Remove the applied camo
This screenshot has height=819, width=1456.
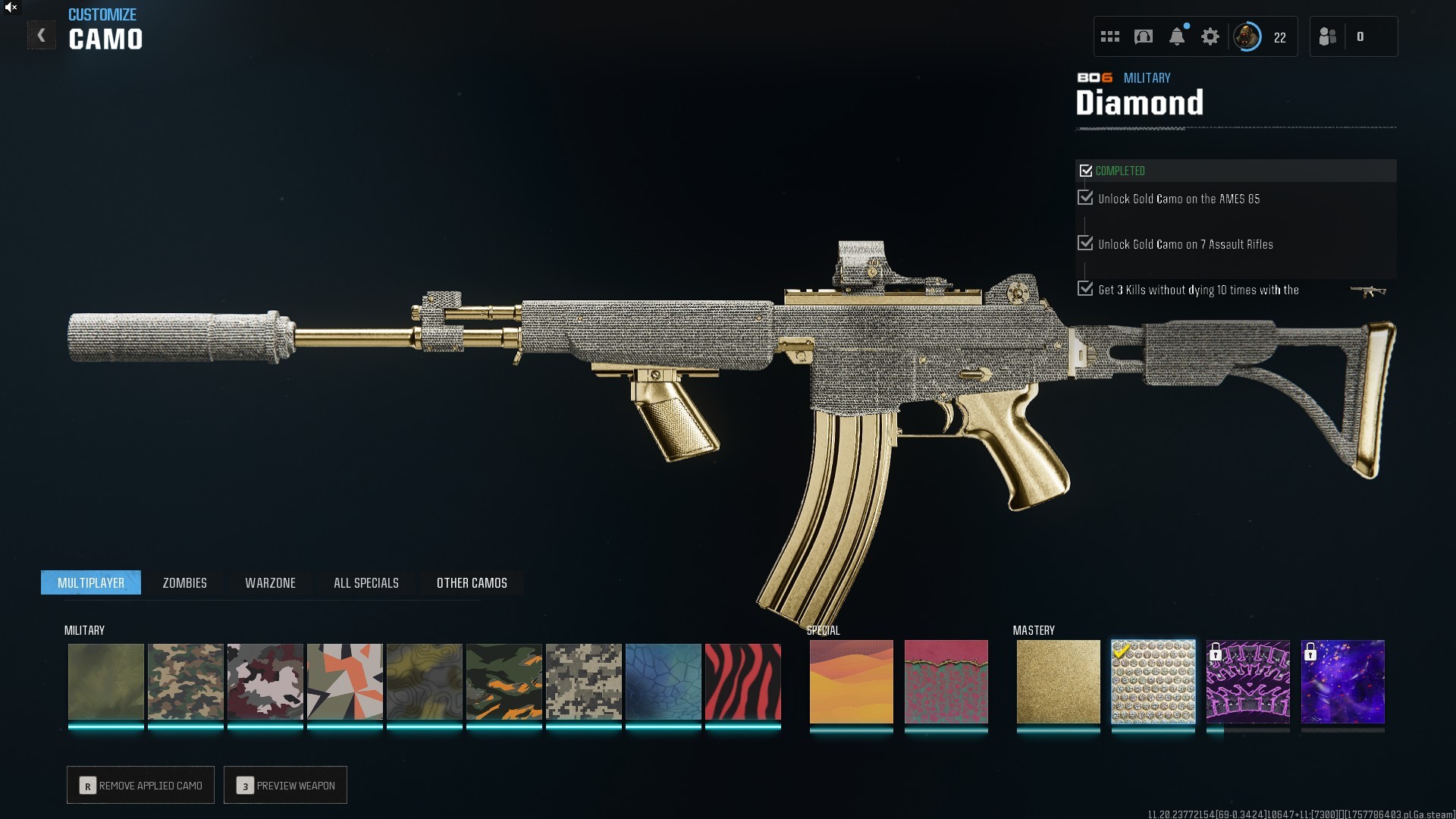click(141, 786)
